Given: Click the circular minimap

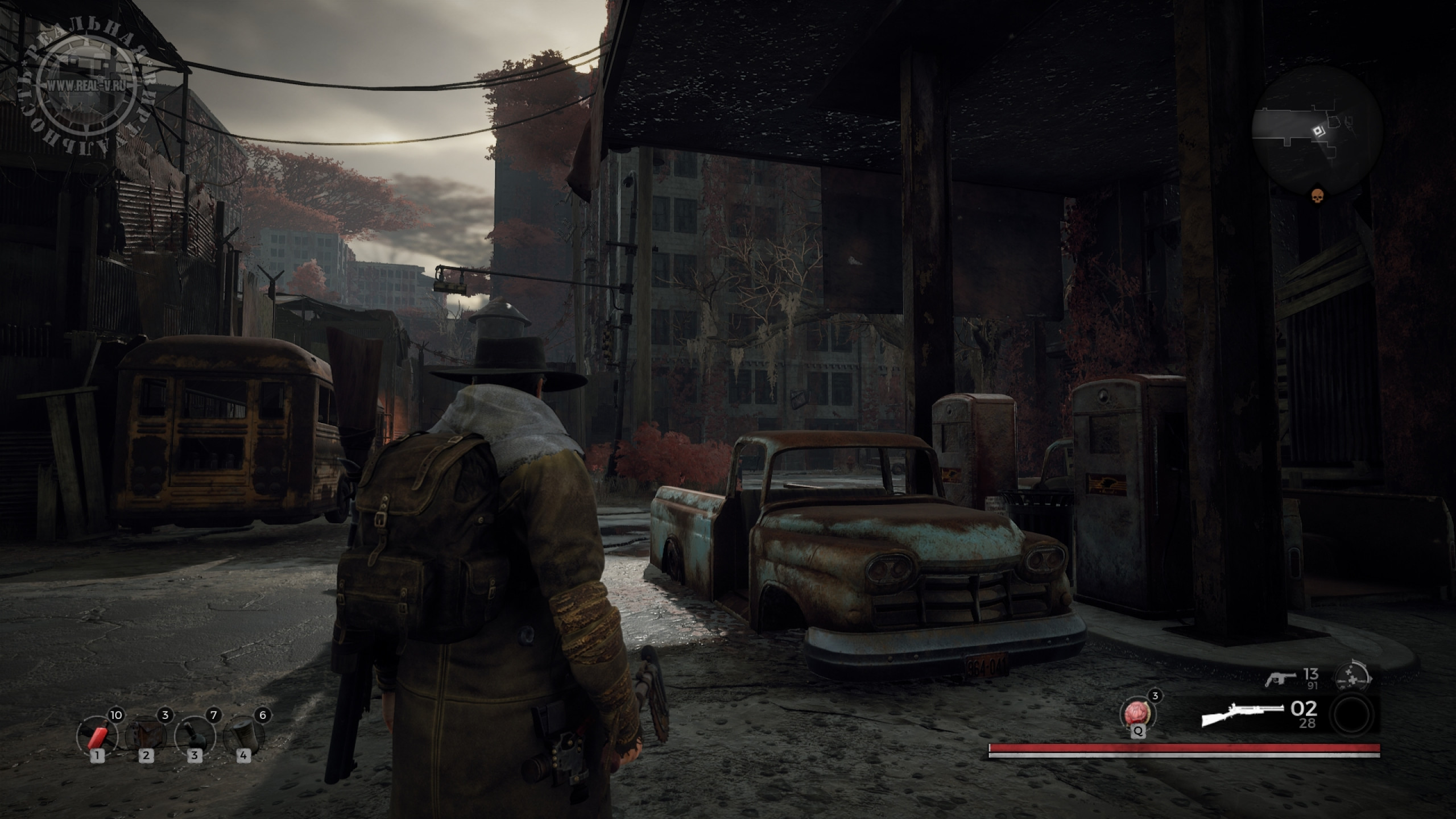Looking at the screenshot, I should tap(1317, 131).
